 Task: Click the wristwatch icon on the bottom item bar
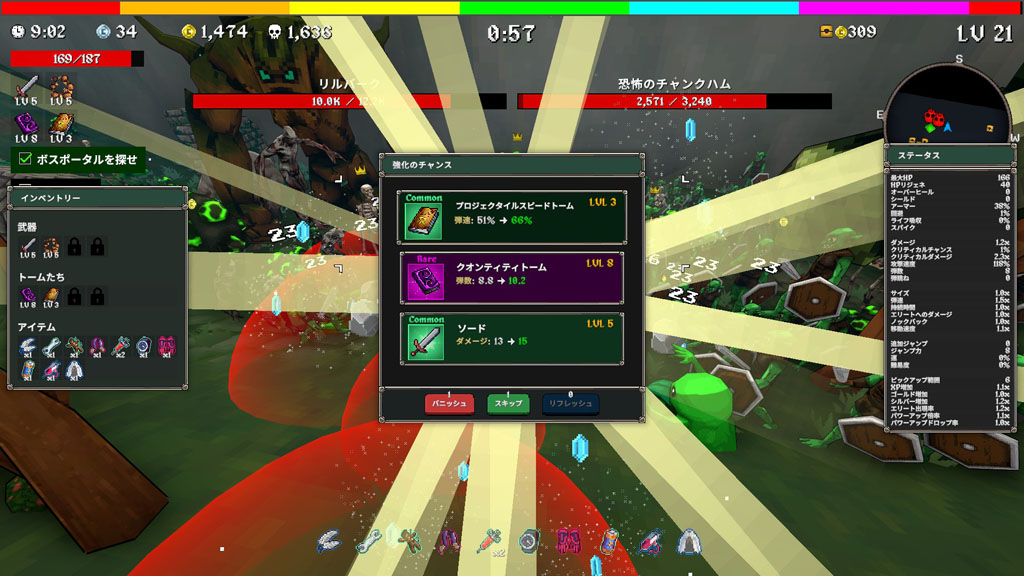pyautogui.click(x=529, y=541)
